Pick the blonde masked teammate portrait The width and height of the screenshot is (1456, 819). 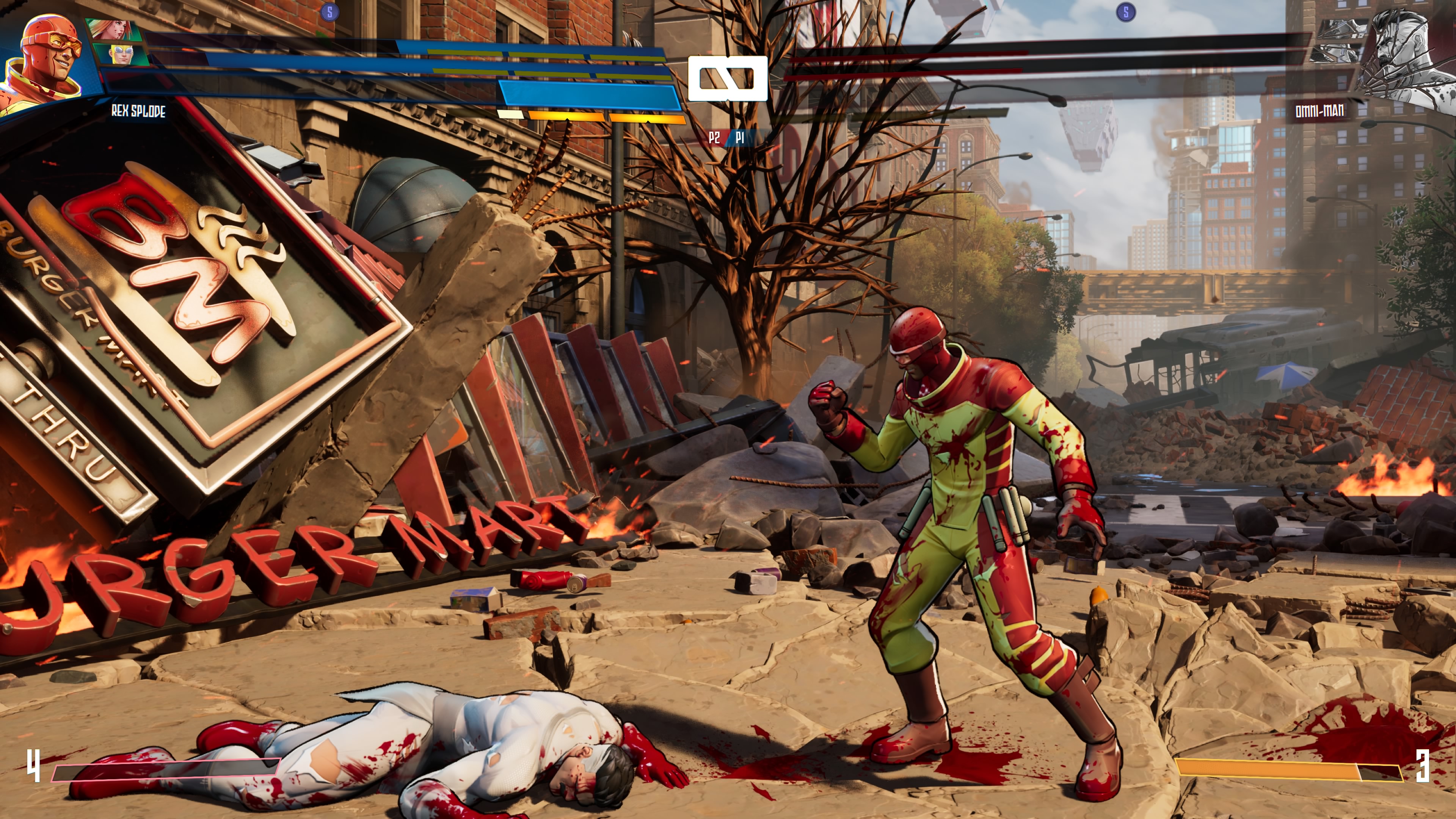(x=121, y=55)
